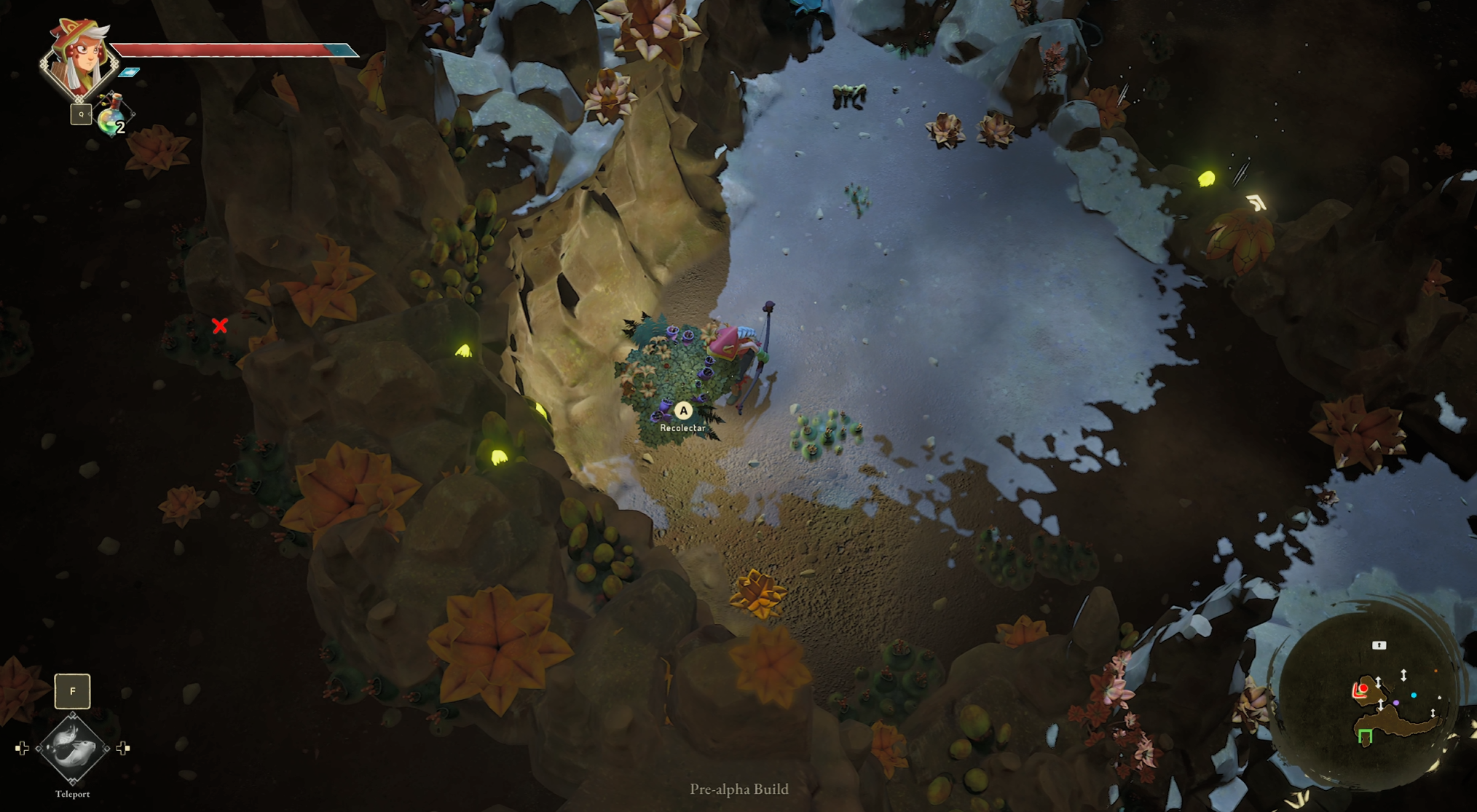Open the circular minimap
Image resolution: width=1477 pixels, height=812 pixels.
coord(1368,701)
